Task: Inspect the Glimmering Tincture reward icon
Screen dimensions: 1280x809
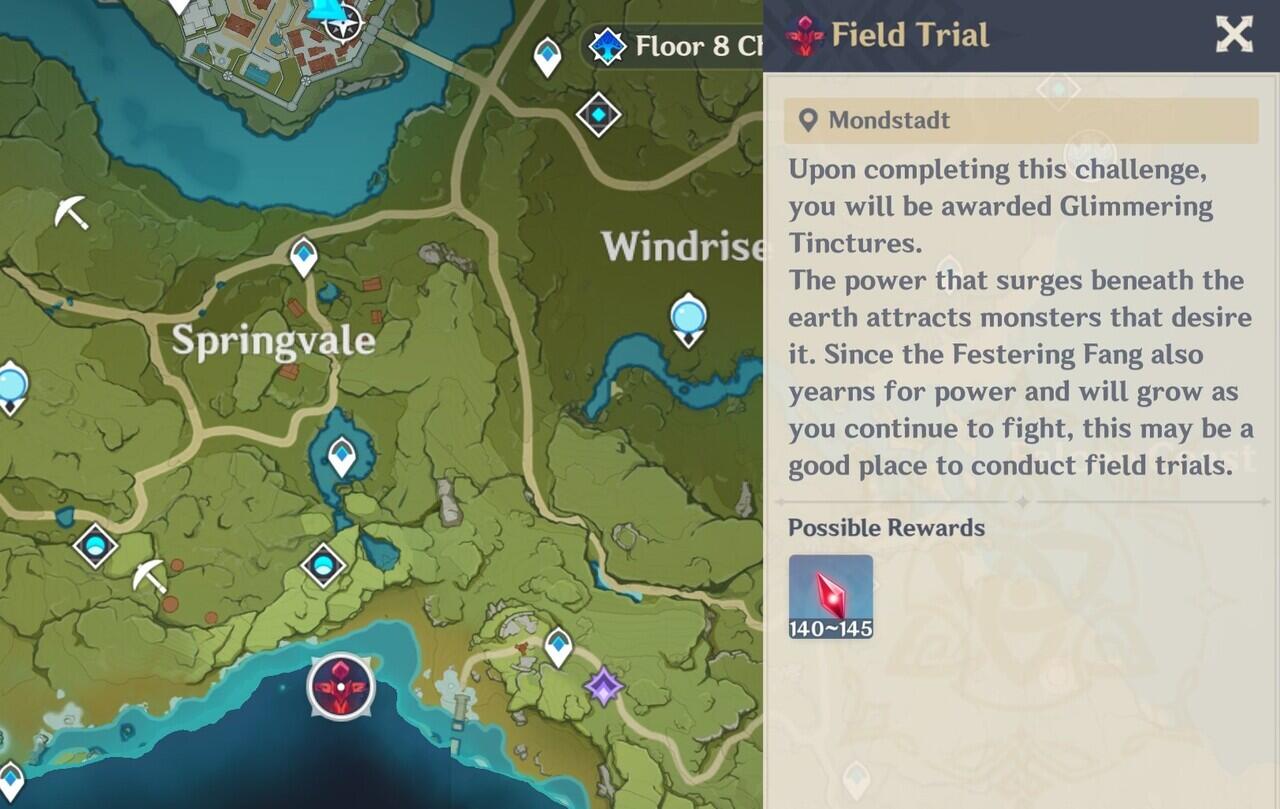Action: click(x=830, y=597)
